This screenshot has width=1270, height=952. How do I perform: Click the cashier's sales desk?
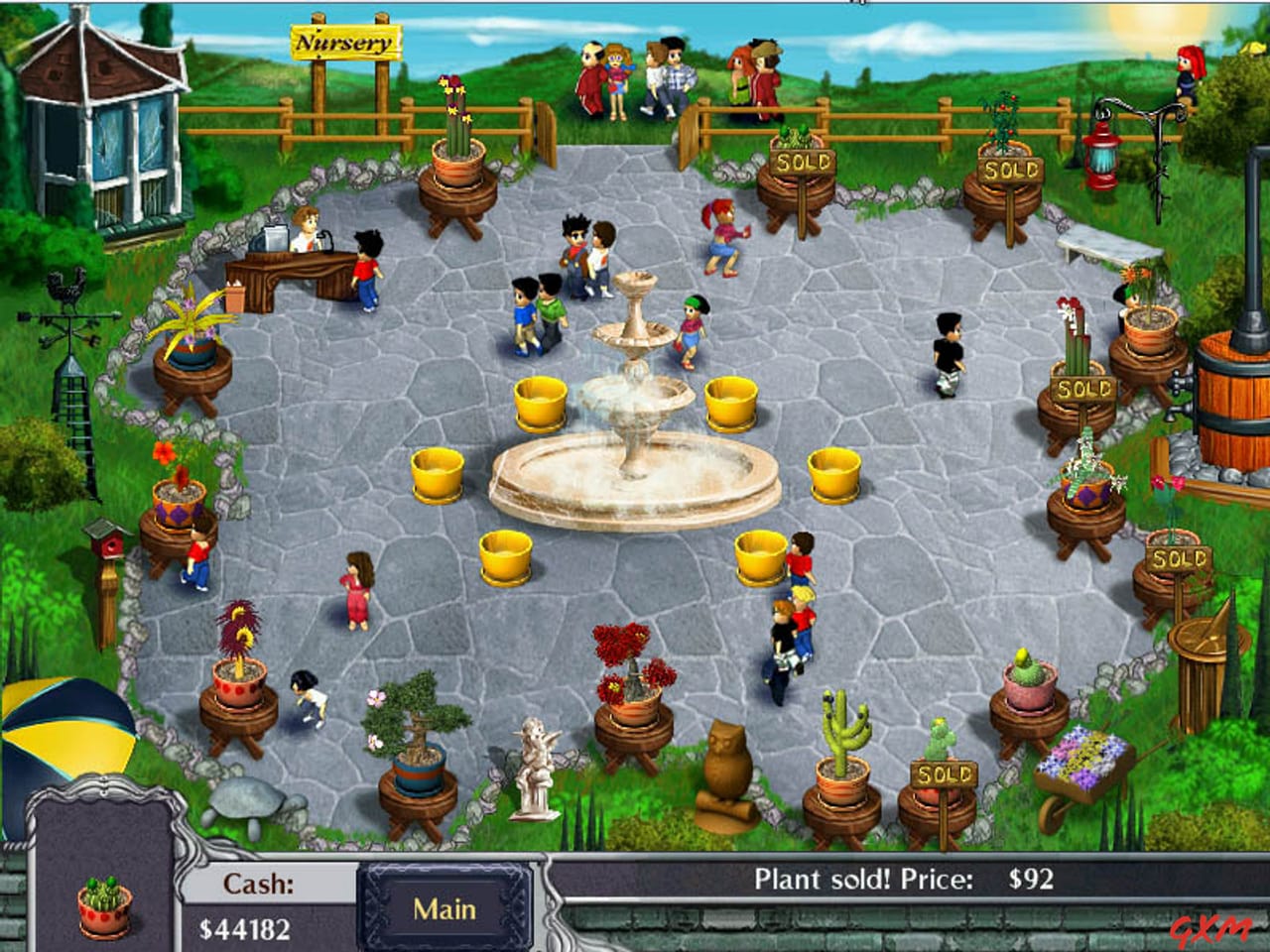(293, 268)
